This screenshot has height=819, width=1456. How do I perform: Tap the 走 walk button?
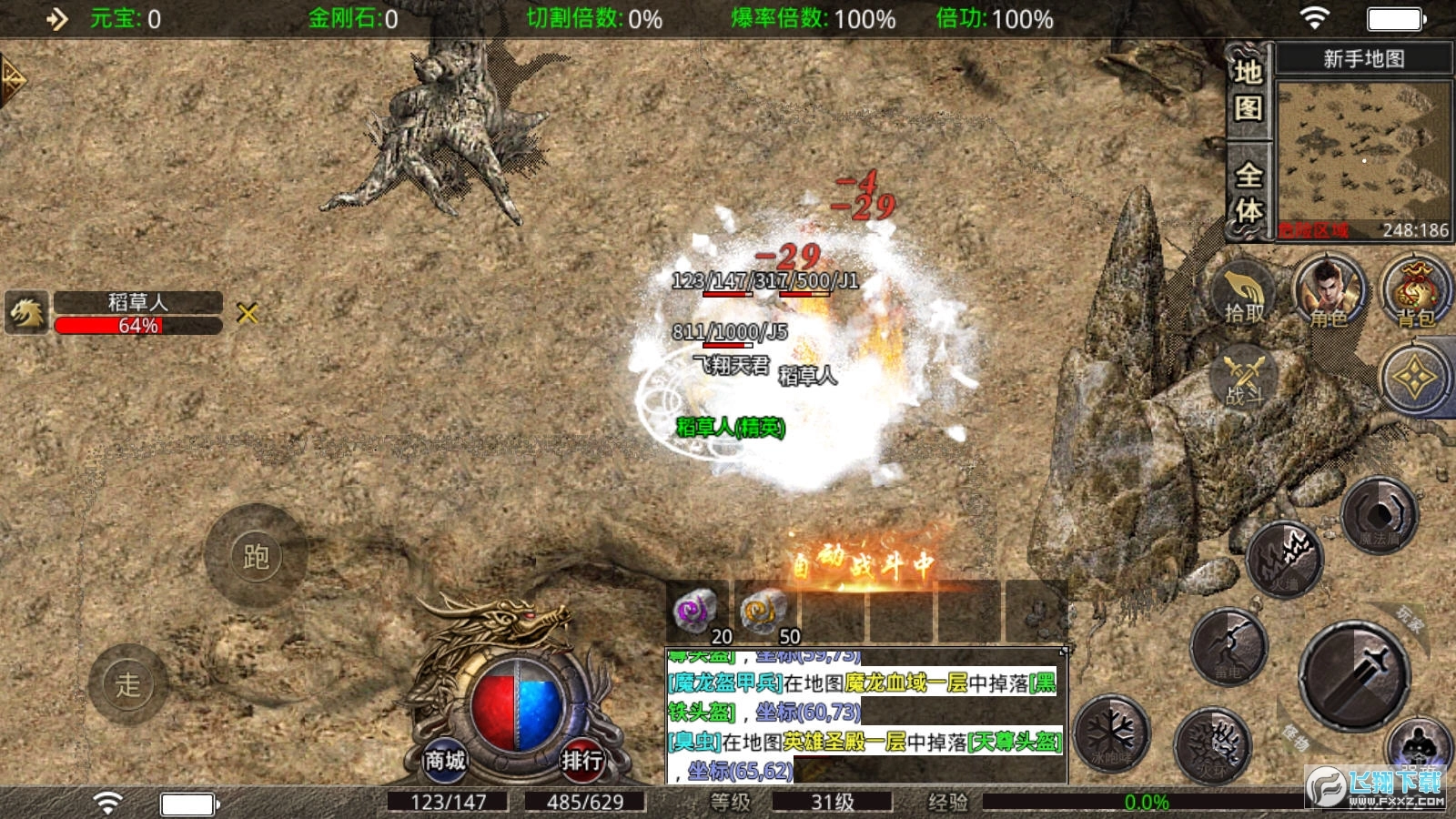tap(128, 683)
